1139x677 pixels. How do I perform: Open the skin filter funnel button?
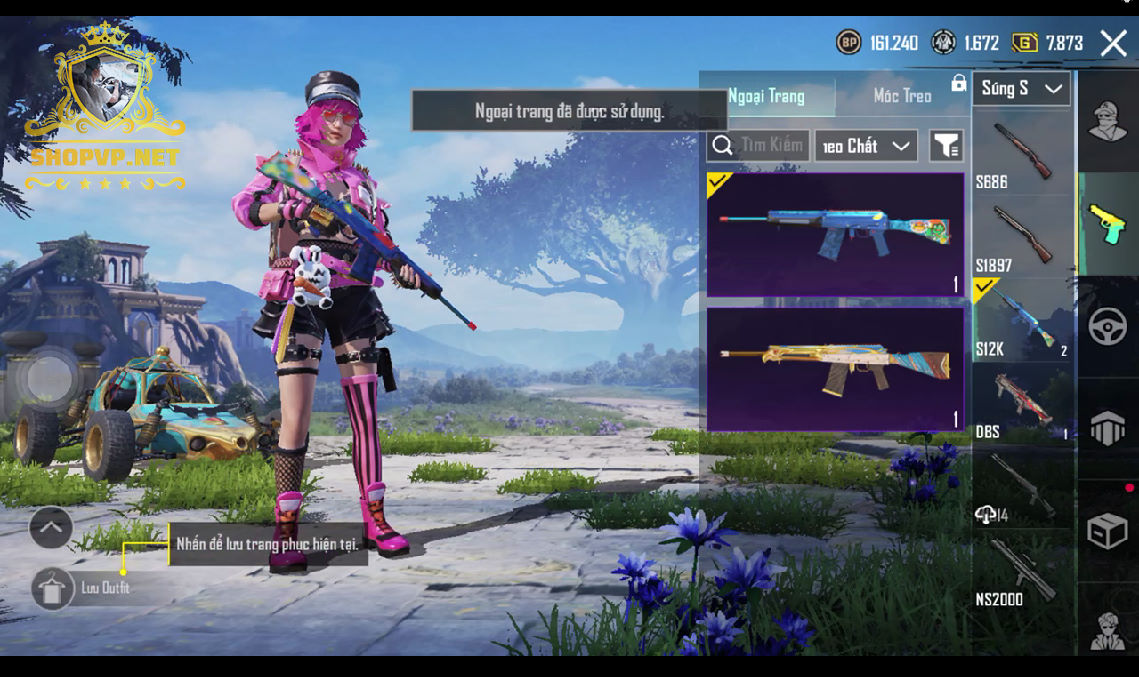point(946,146)
